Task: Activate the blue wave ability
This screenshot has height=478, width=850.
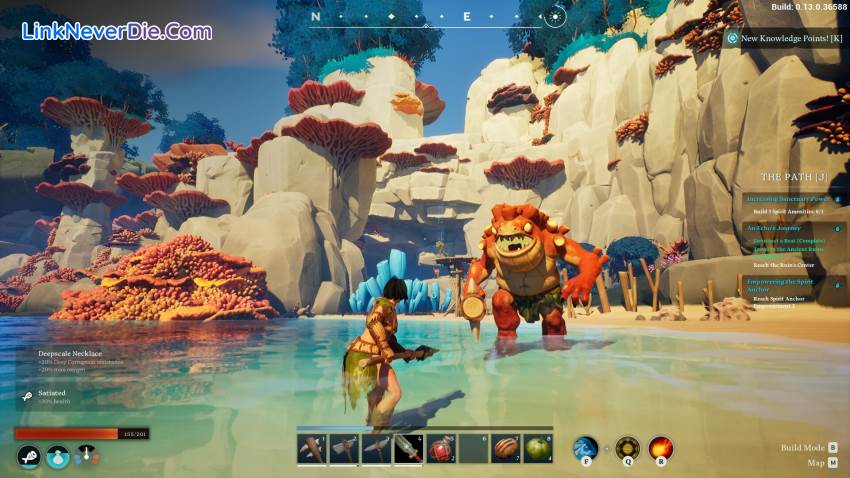Action: click(585, 448)
